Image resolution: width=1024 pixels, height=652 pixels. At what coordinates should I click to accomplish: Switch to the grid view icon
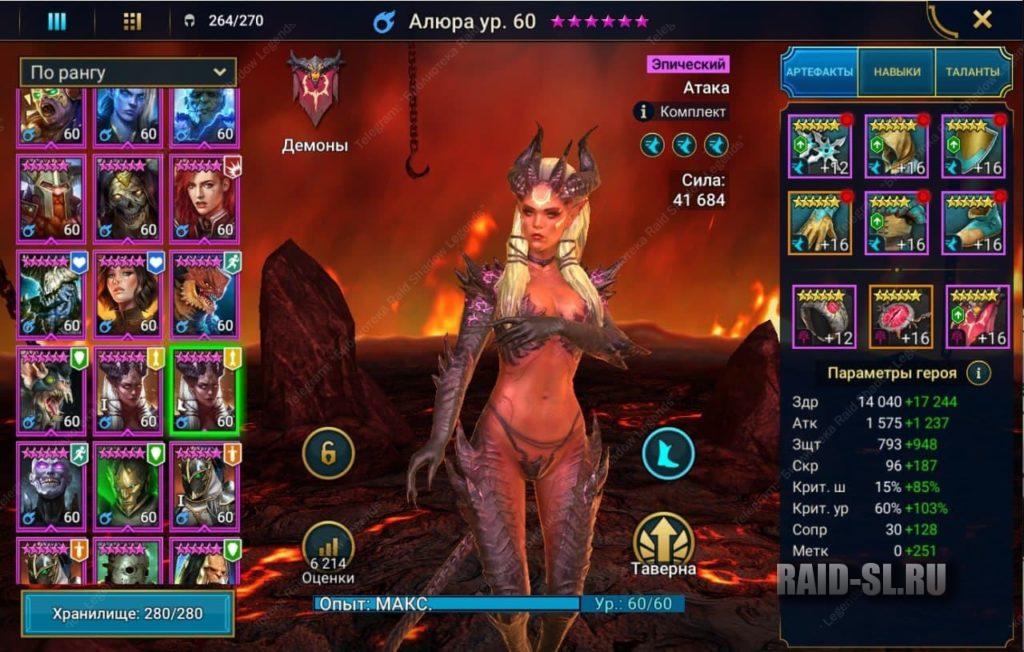[132, 21]
